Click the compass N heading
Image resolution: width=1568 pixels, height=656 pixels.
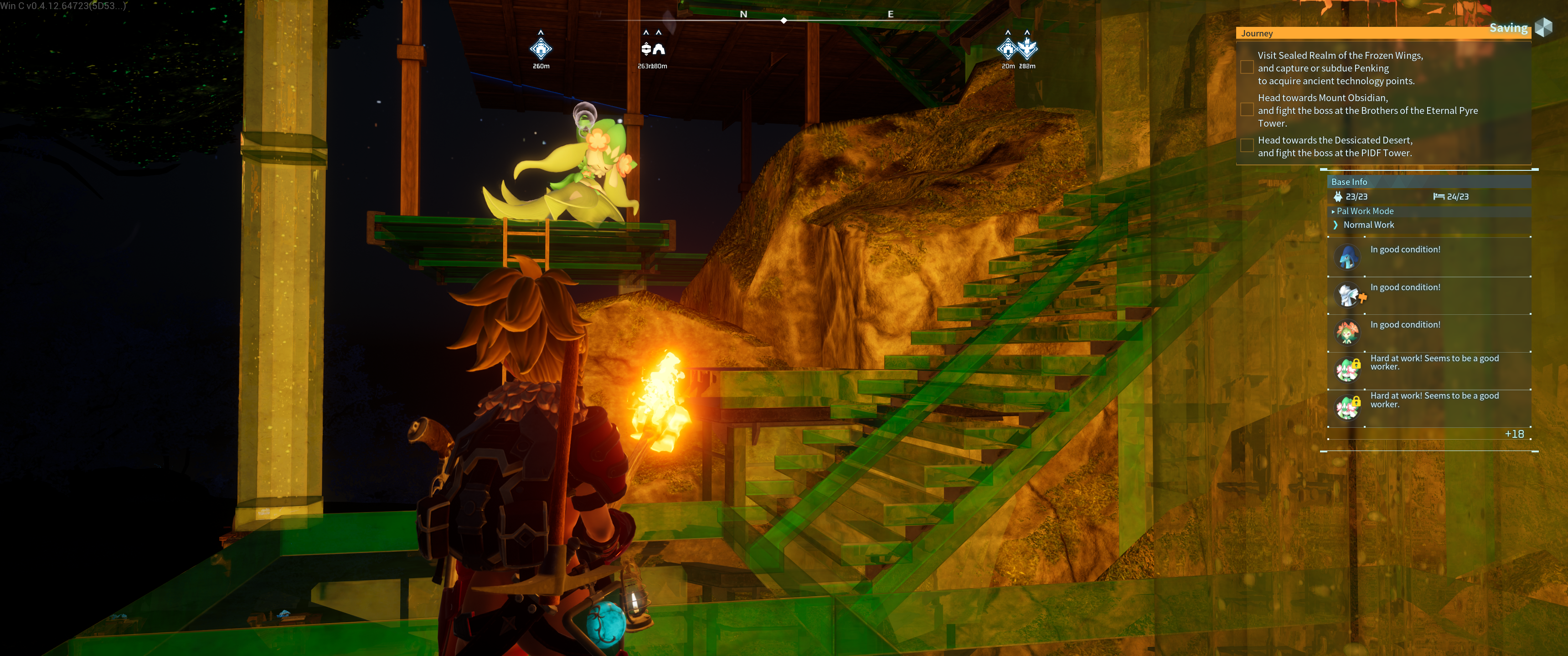(743, 14)
